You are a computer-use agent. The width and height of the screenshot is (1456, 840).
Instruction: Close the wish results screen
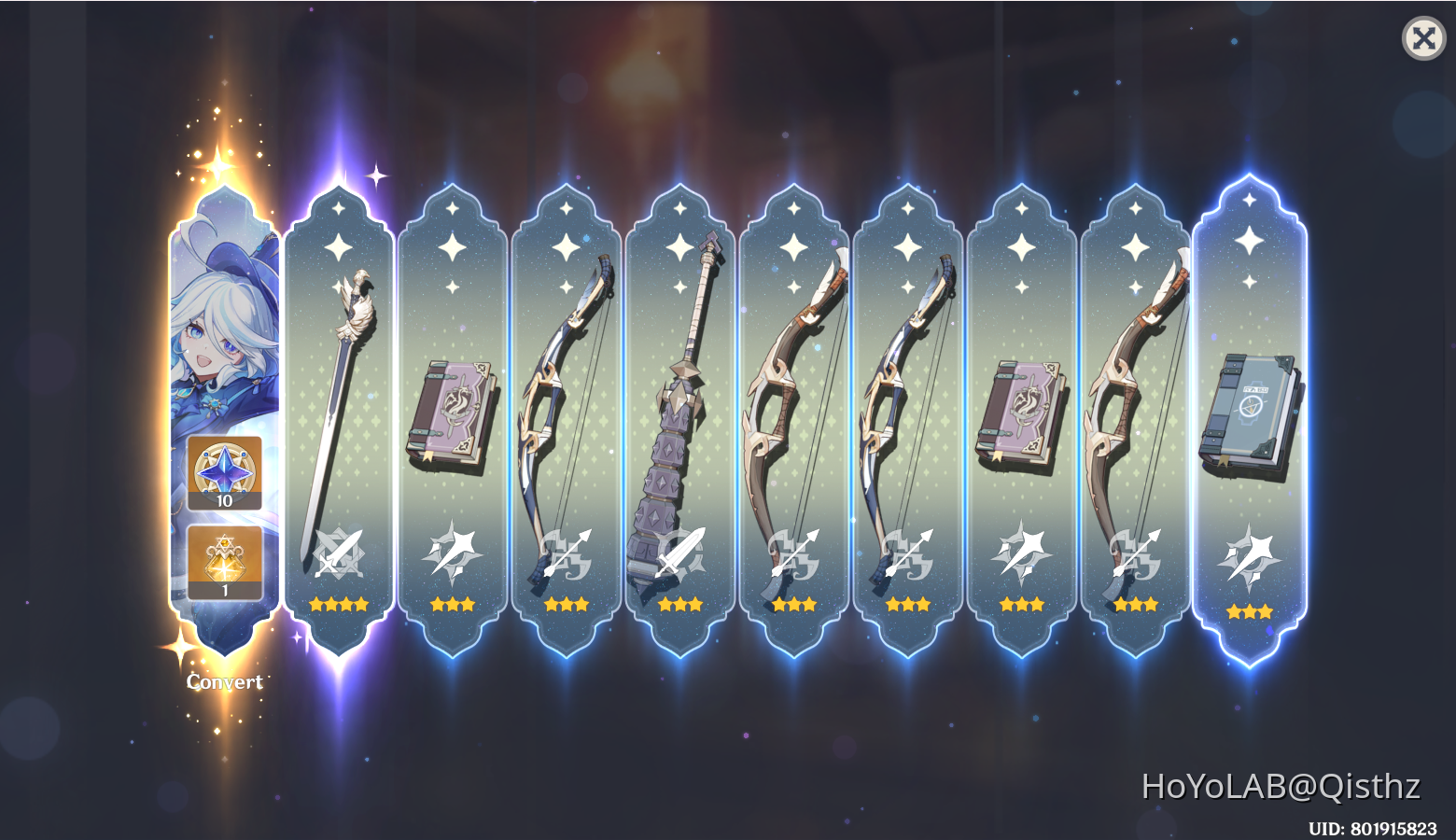[x=1422, y=38]
